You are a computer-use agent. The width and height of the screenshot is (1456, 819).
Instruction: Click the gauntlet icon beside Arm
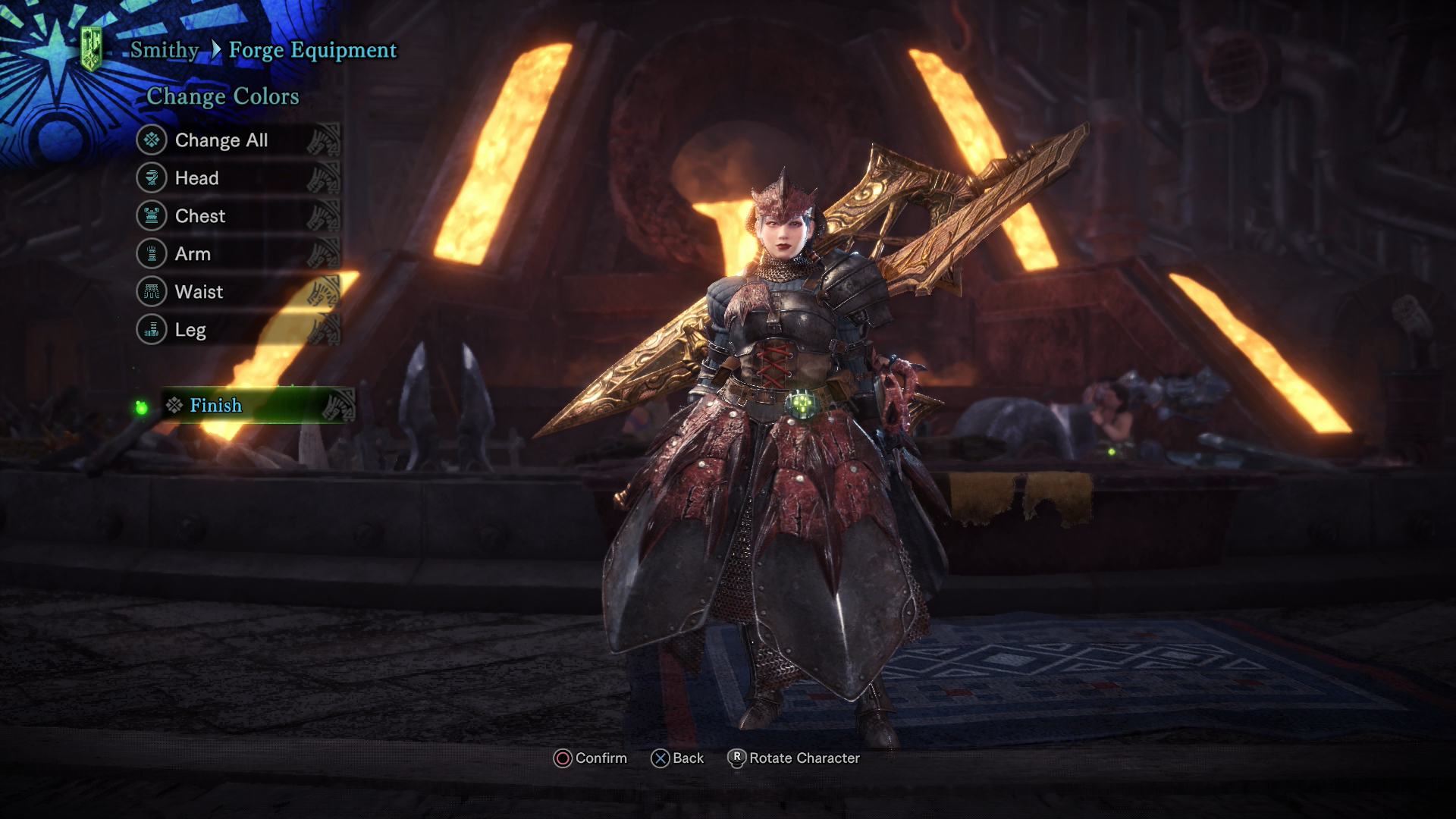(151, 254)
